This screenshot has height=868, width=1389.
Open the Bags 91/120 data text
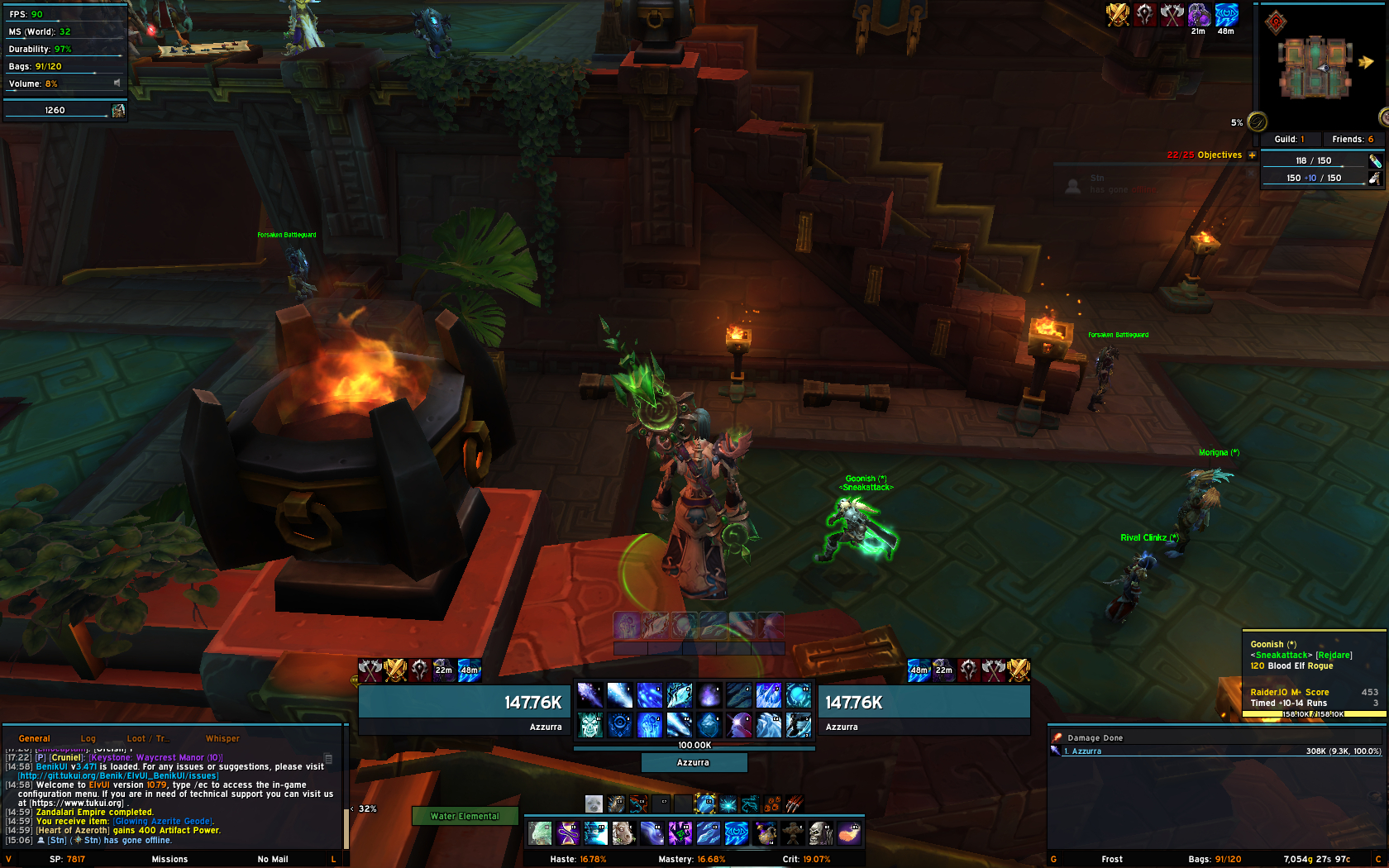tap(1215, 859)
